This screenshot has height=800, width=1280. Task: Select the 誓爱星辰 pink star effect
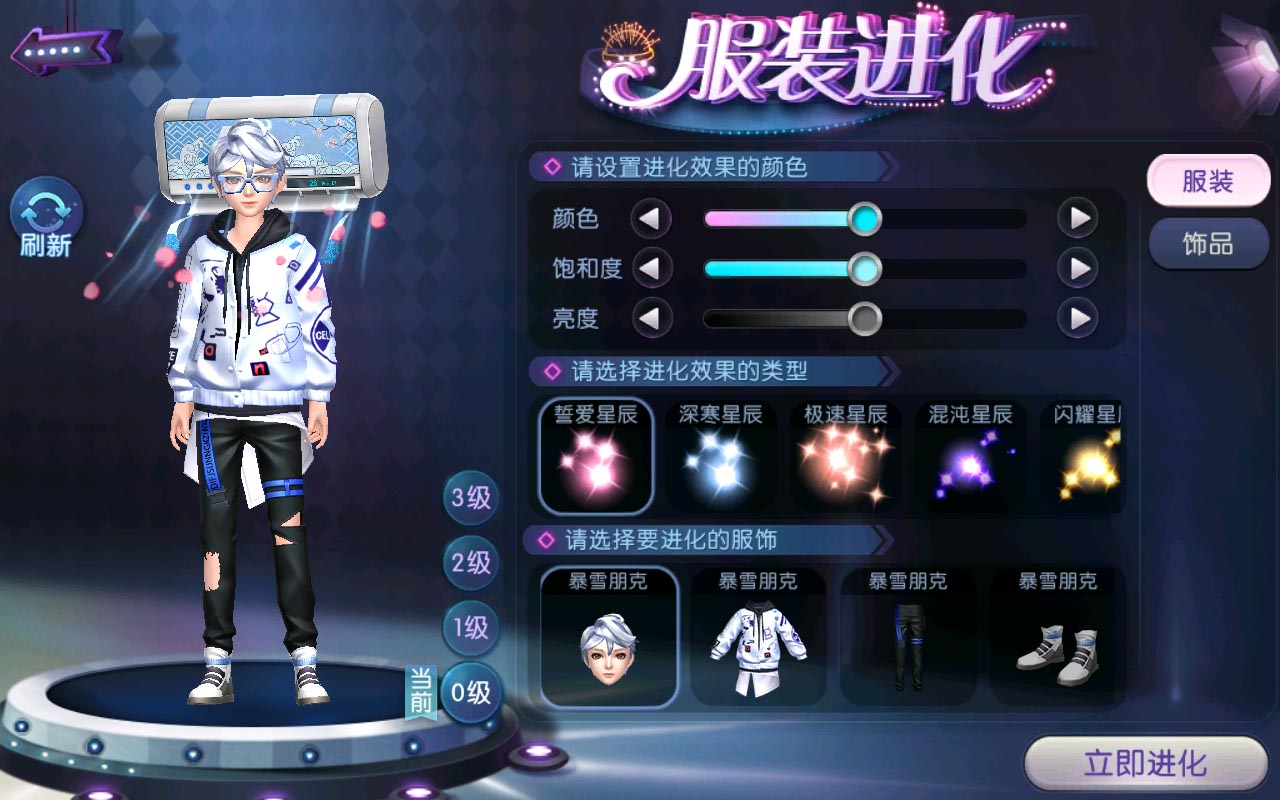pyautogui.click(x=597, y=457)
